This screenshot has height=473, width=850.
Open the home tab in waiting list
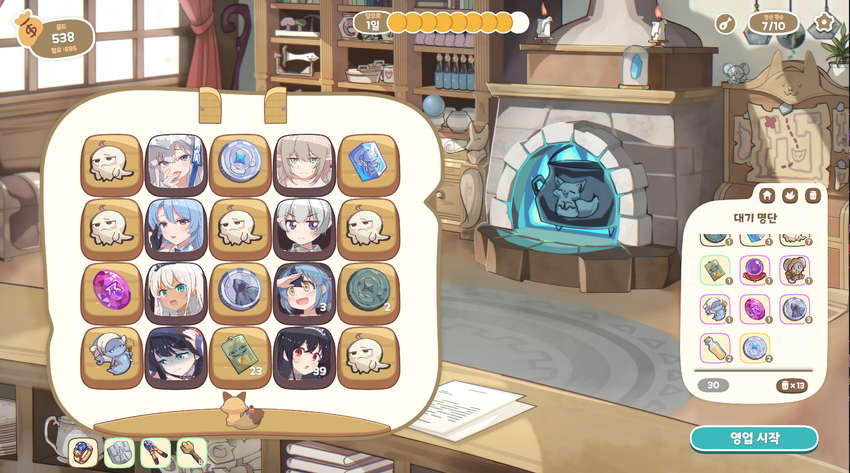[x=767, y=195]
